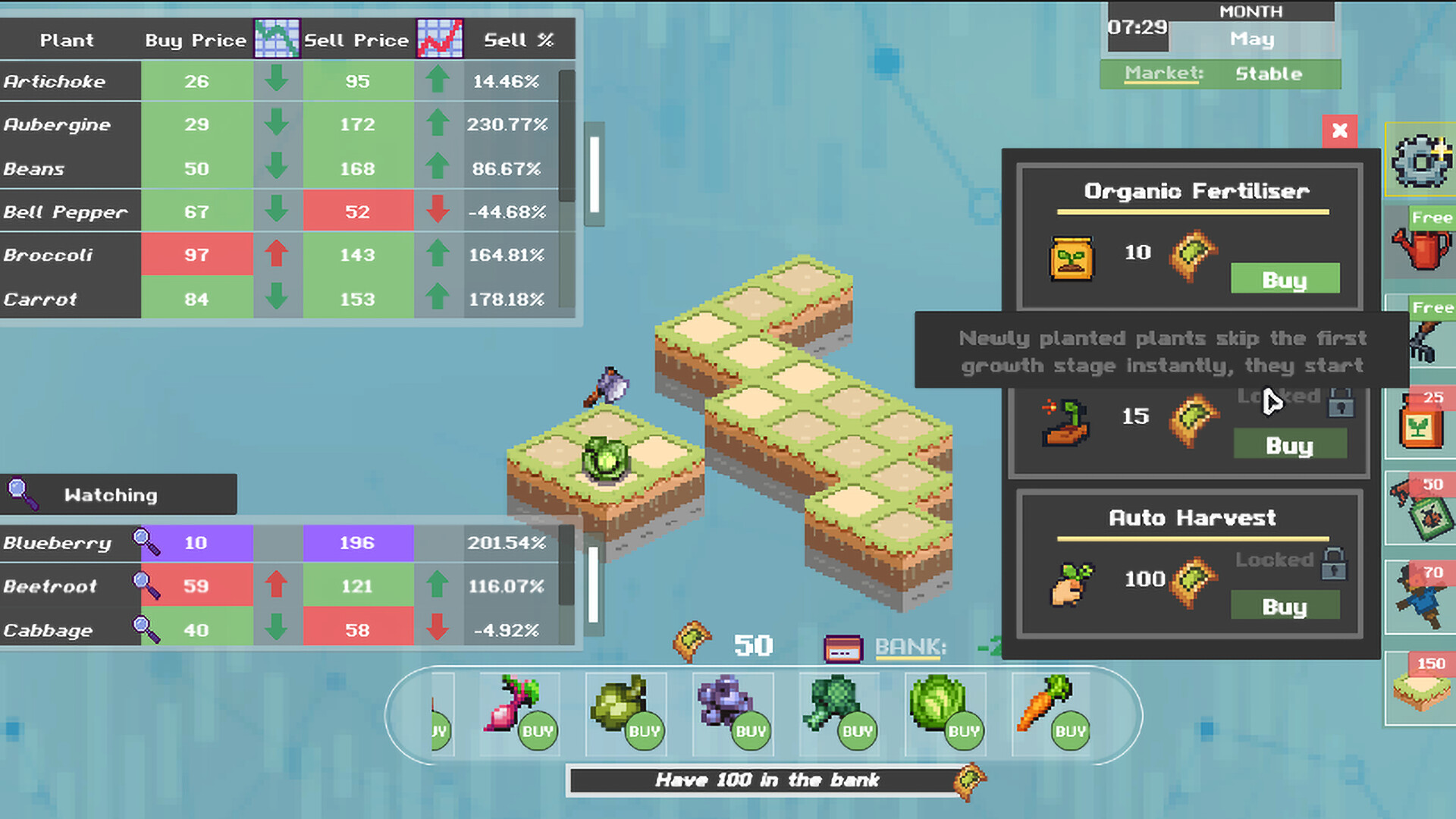Click the Market: Stable link
1456x819 pixels.
point(1163,73)
